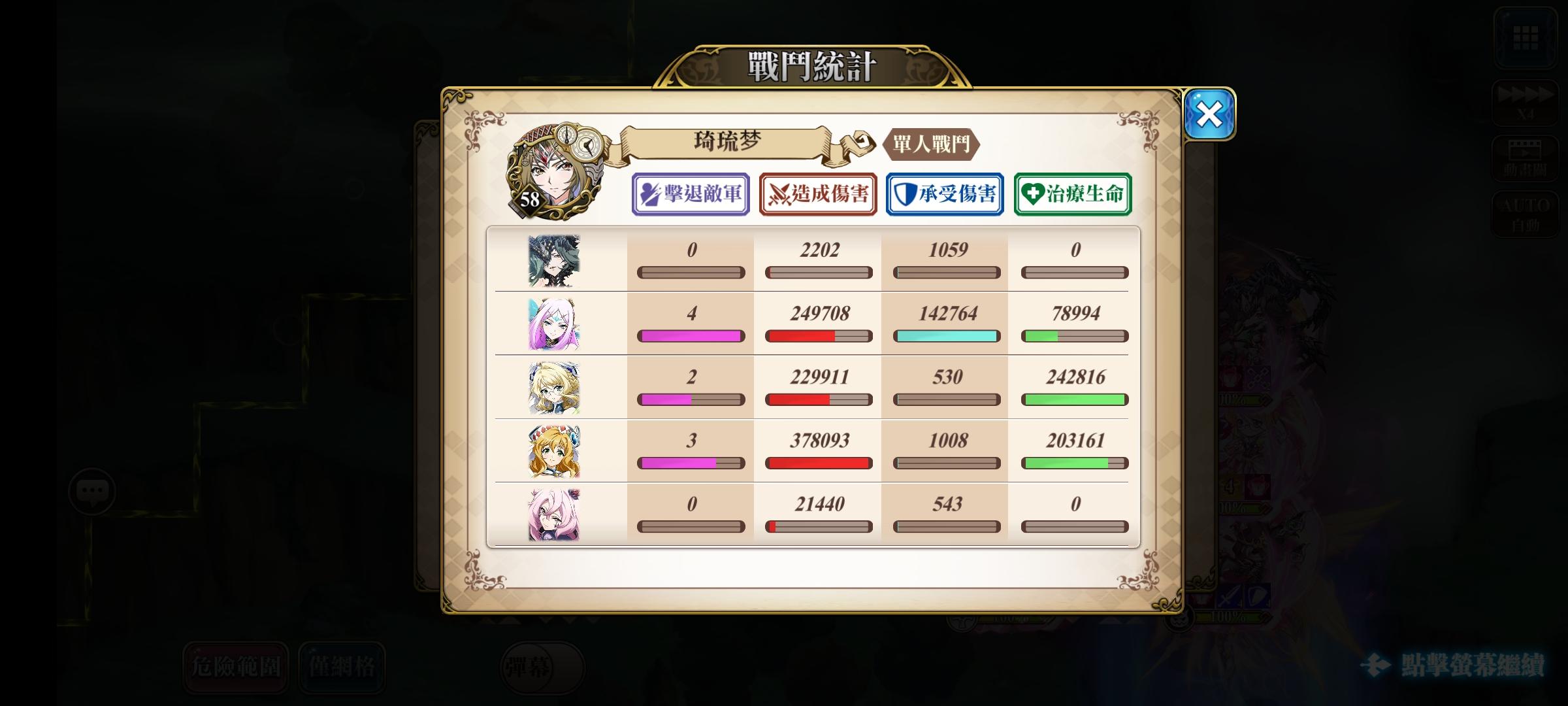
Task: Select the 治療生命 healing stat icon
Action: click(1071, 193)
